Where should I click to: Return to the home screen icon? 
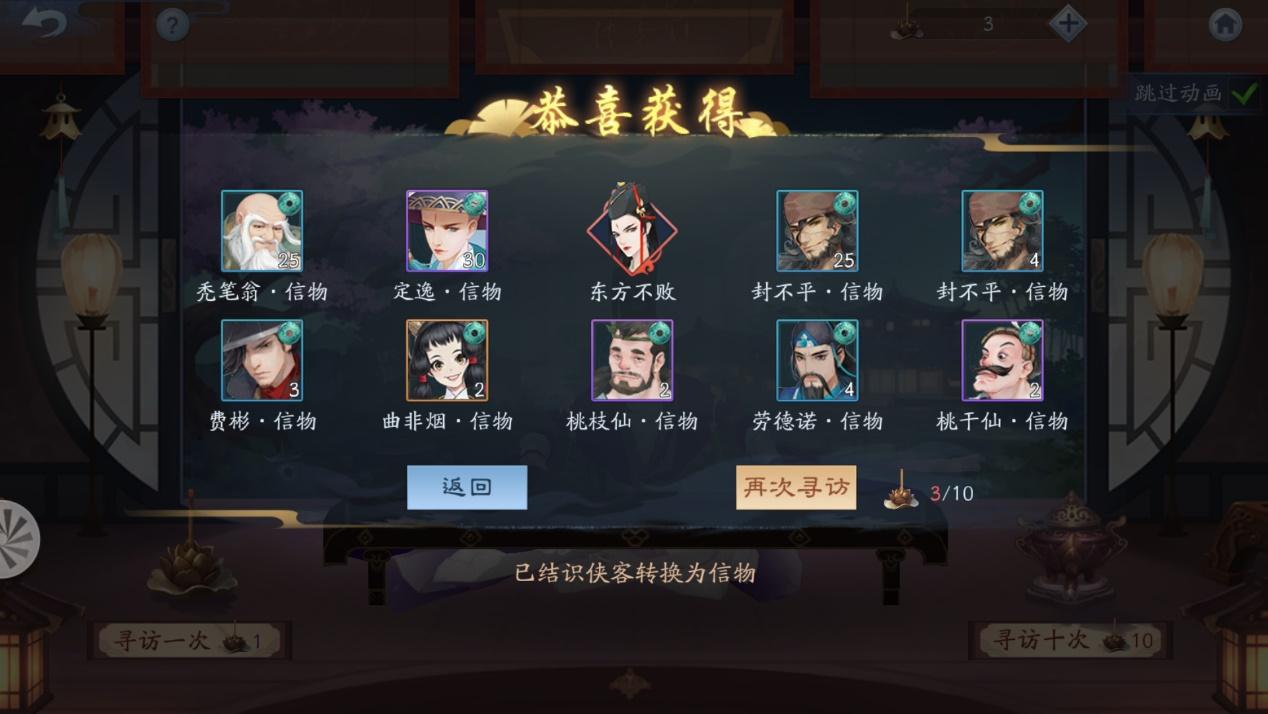tap(1225, 24)
